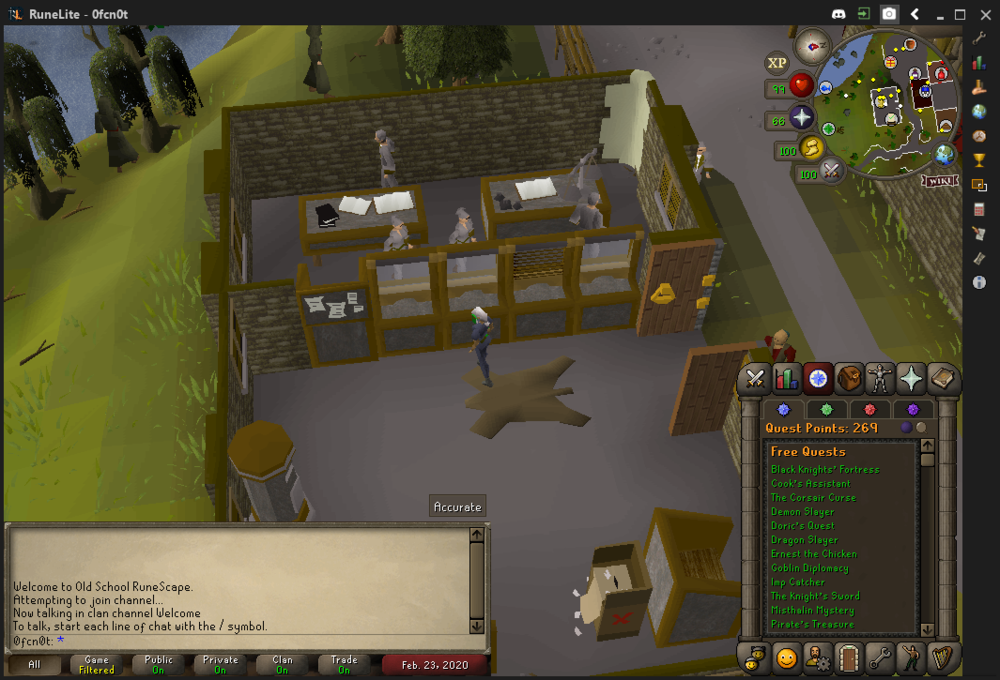Open the Inventory backpack tab
Image resolution: width=1000 pixels, height=680 pixels.
849,379
